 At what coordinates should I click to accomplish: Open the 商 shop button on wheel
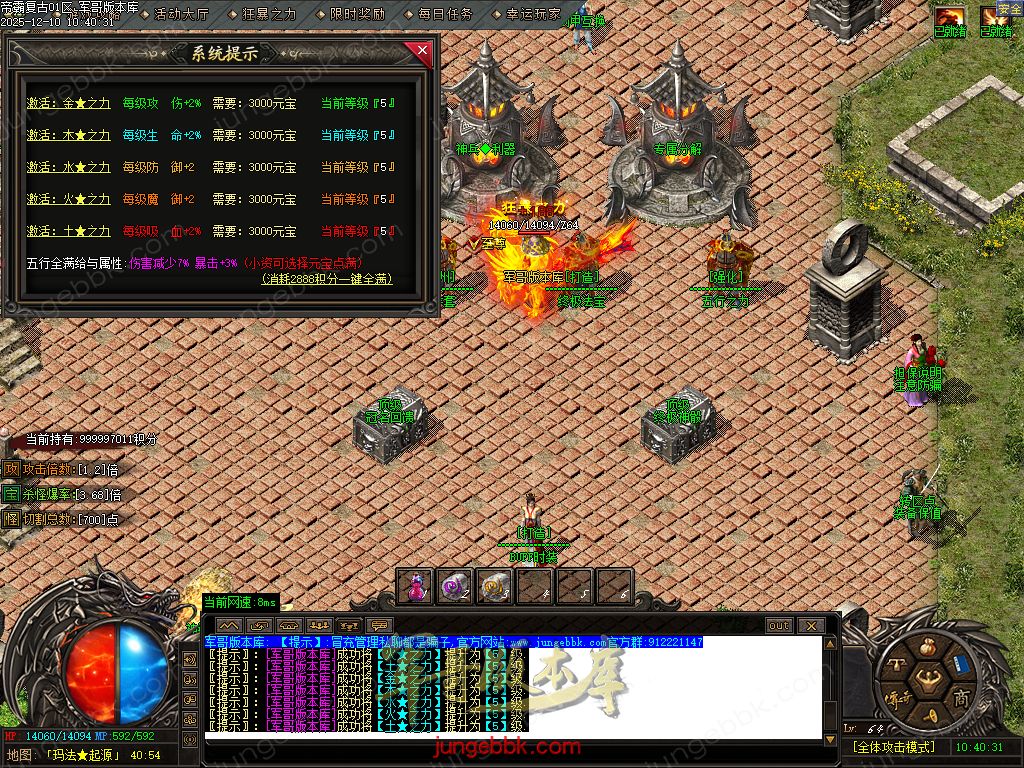961,696
